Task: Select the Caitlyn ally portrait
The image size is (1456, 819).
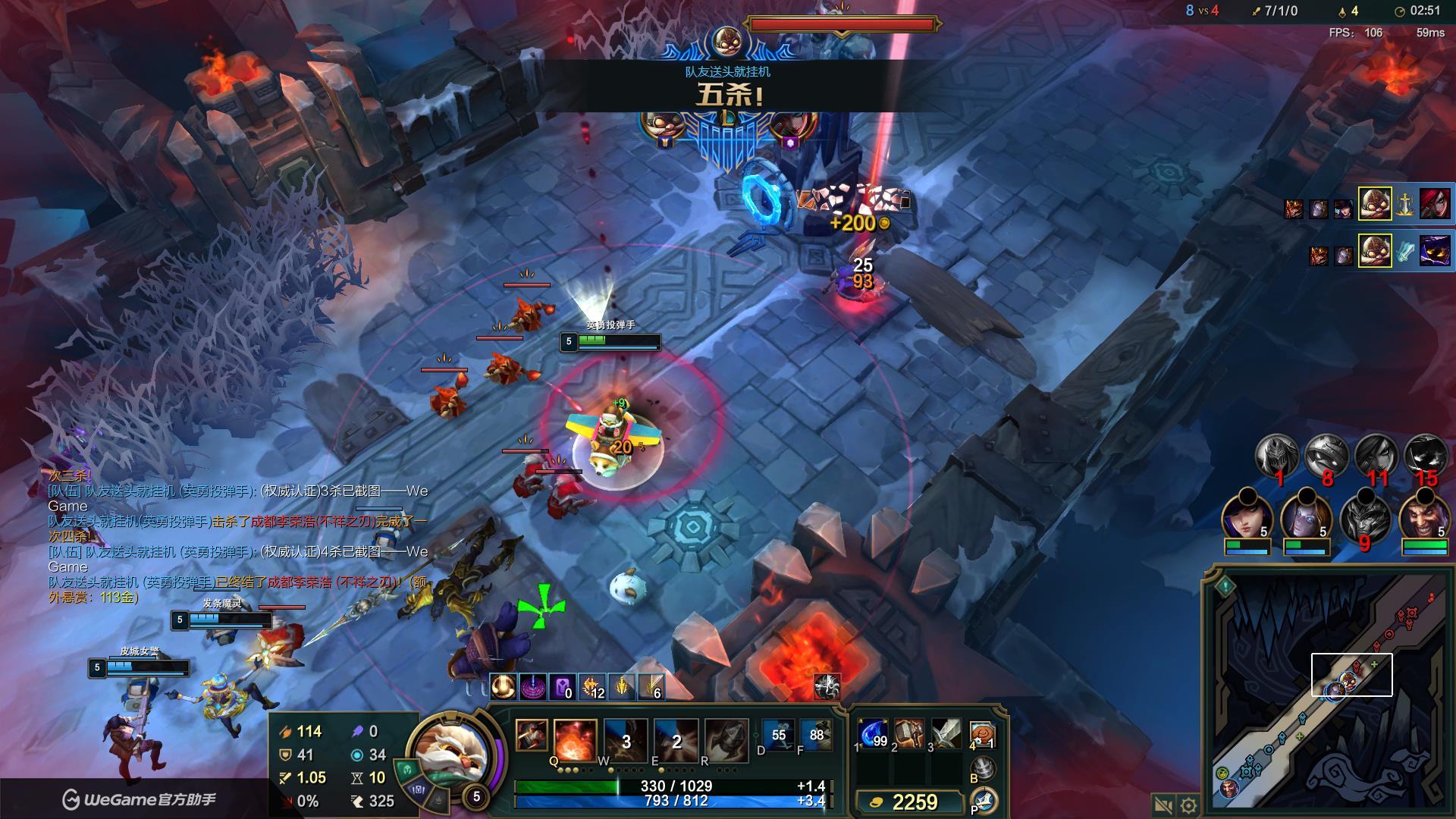Action: click(x=1247, y=517)
